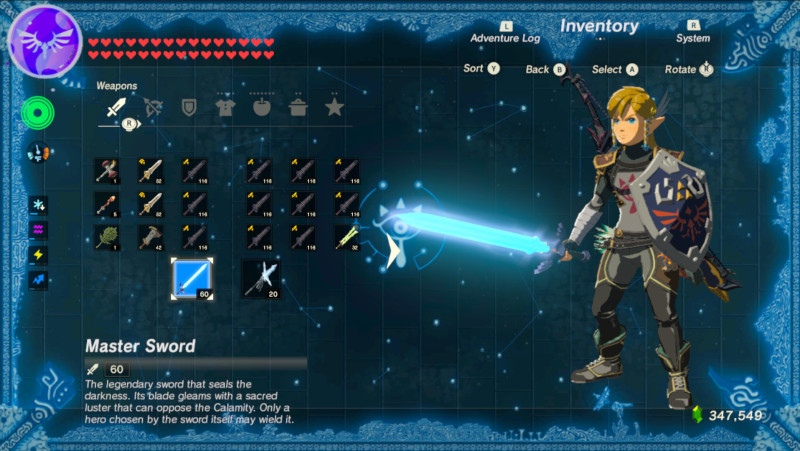Pick the double axe slot marked 1
The height and width of the screenshot is (451, 800).
pos(107,171)
